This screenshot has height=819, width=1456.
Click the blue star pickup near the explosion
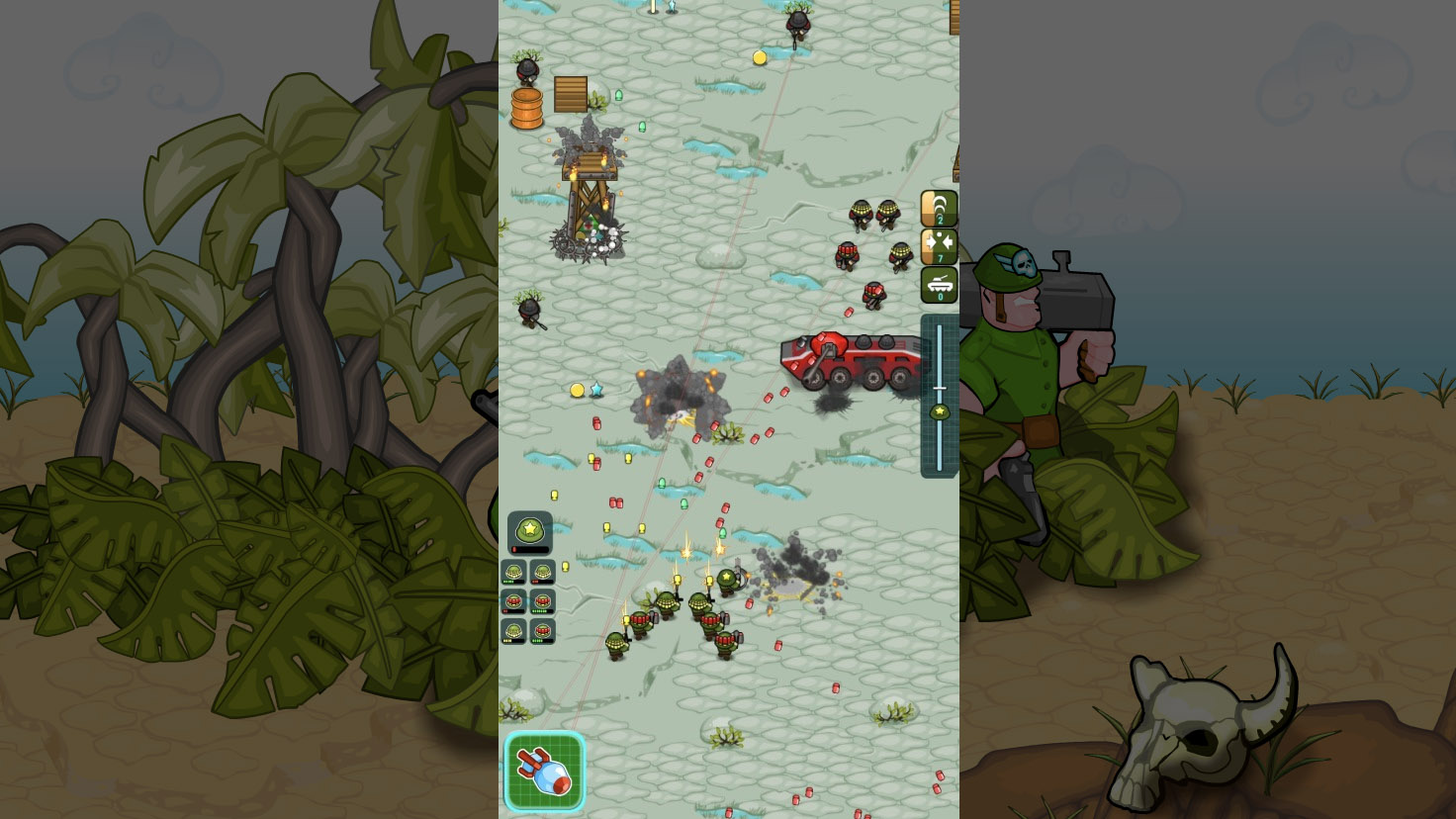click(x=594, y=391)
